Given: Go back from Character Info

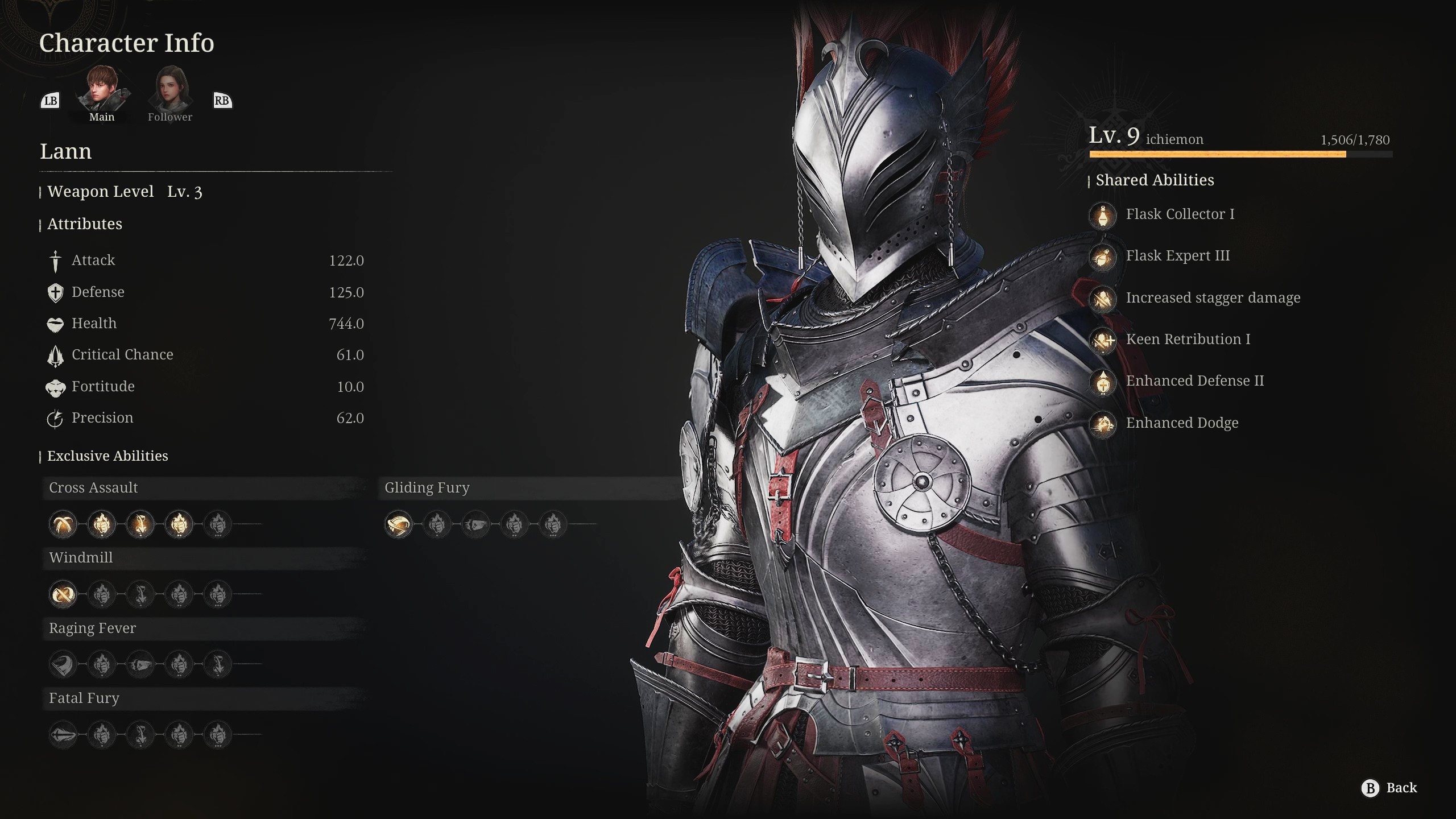Looking at the screenshot, I should pyautogui.click(x=1389, y=788).
